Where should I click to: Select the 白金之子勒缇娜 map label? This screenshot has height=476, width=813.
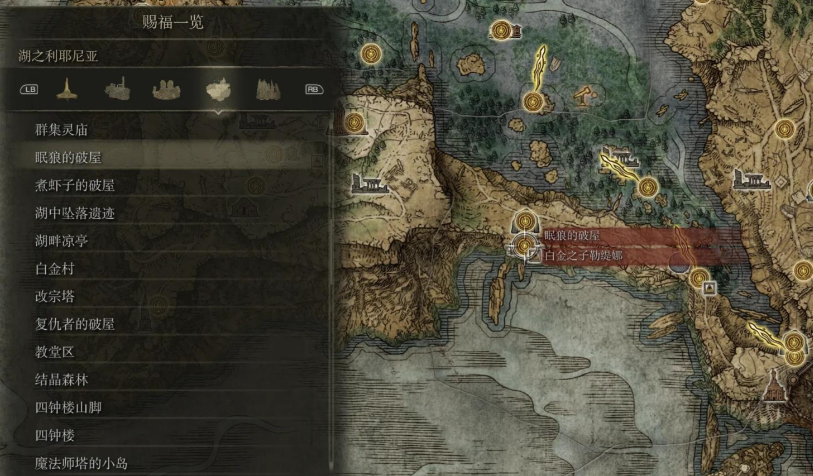click(583, 257)
